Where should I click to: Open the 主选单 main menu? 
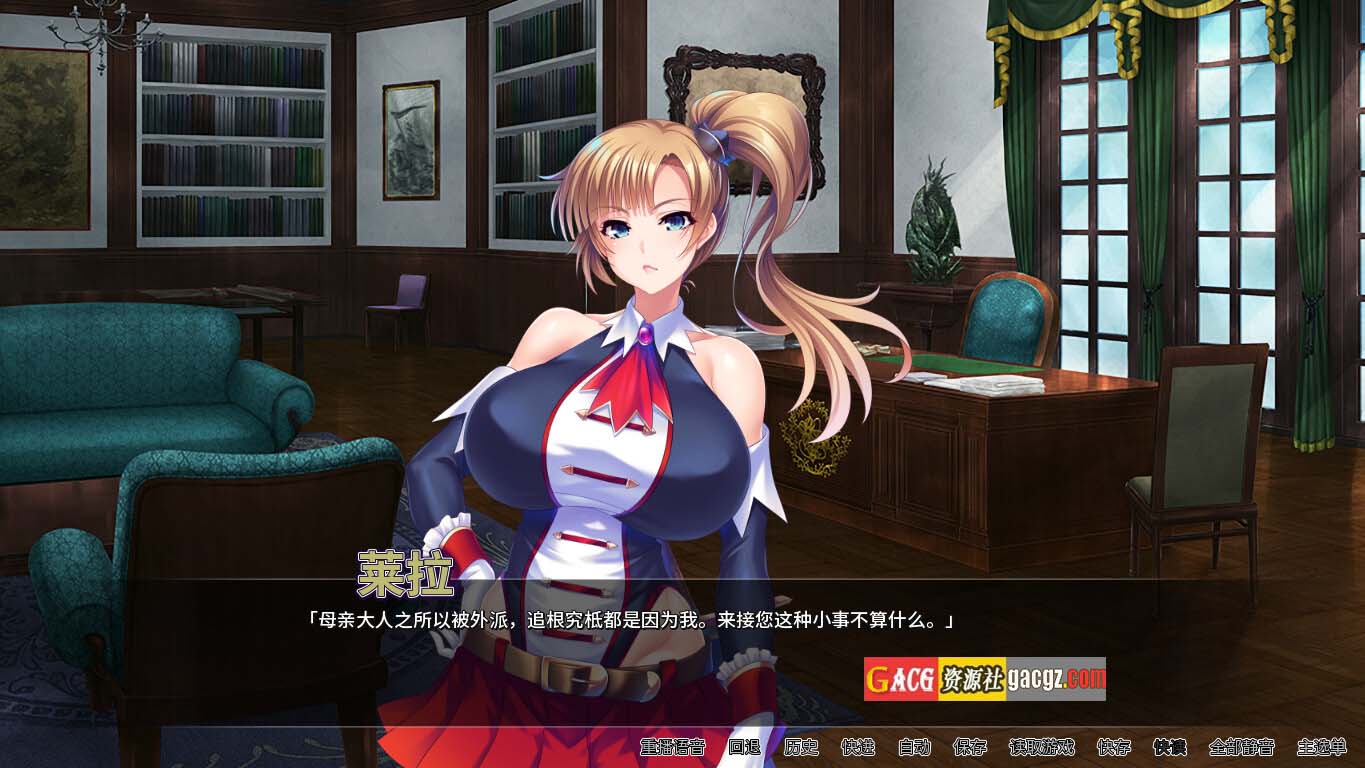(1321, 747)
